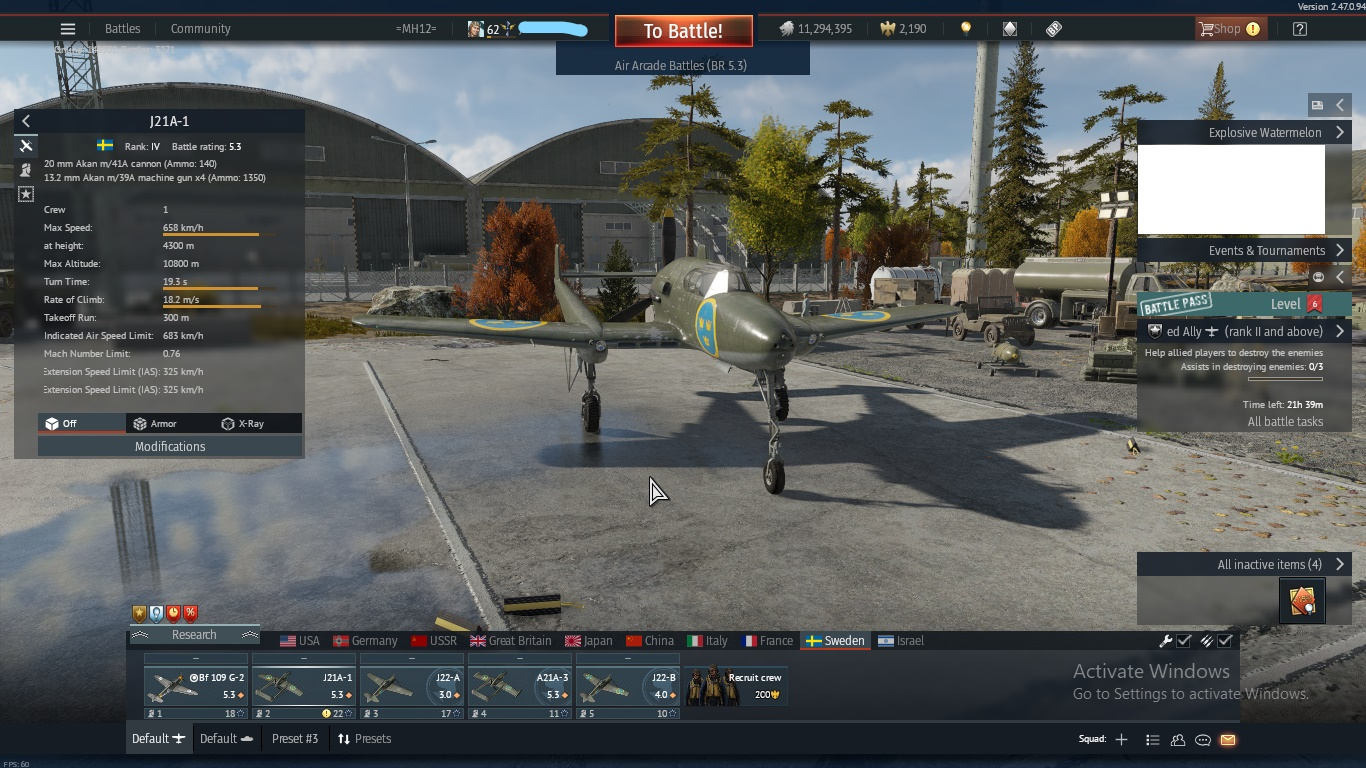
Task: Recruit a new crew
Action: pyautogui.click(x=736, y=686)
